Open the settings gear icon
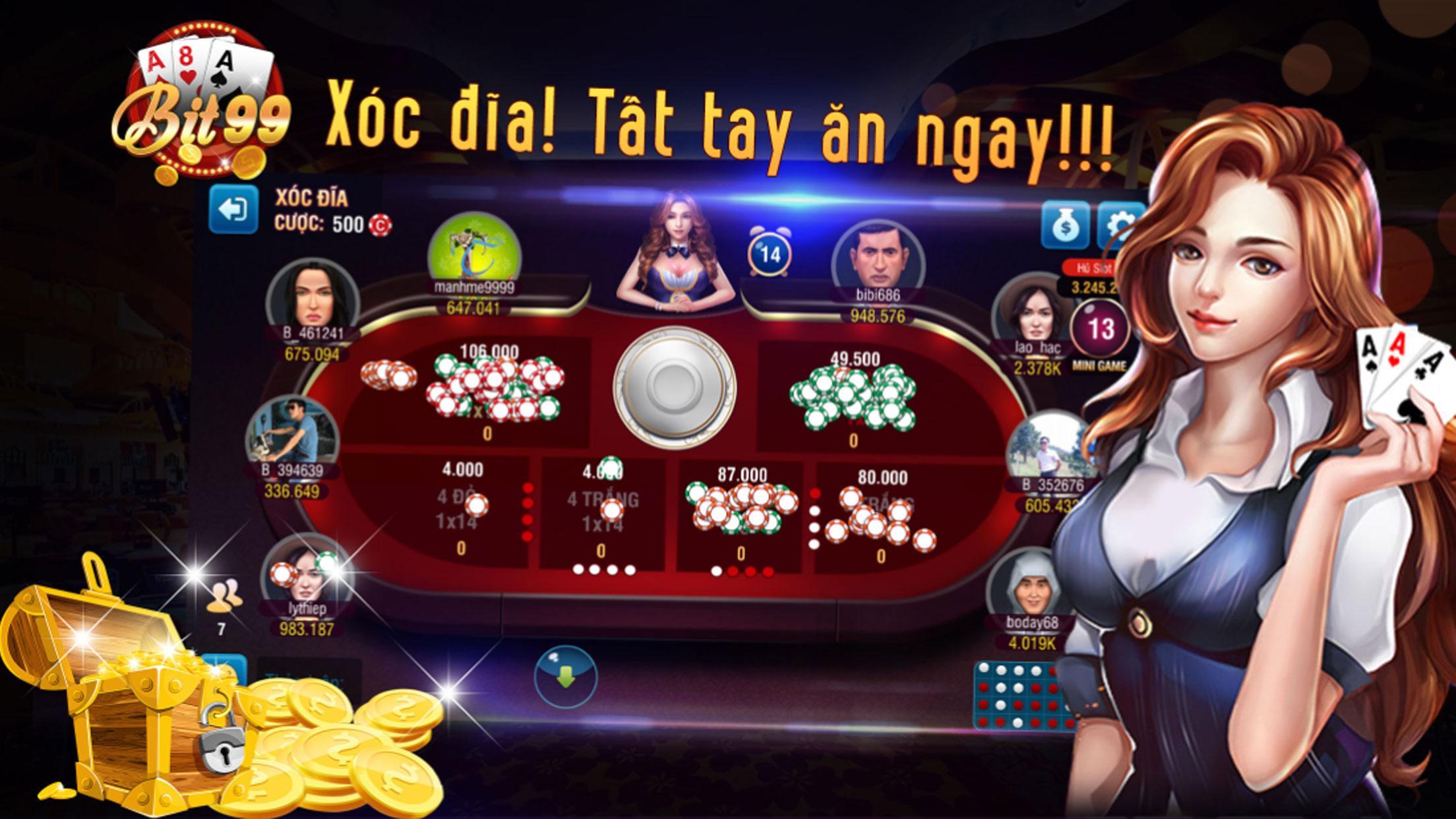 click(1124, 224)
